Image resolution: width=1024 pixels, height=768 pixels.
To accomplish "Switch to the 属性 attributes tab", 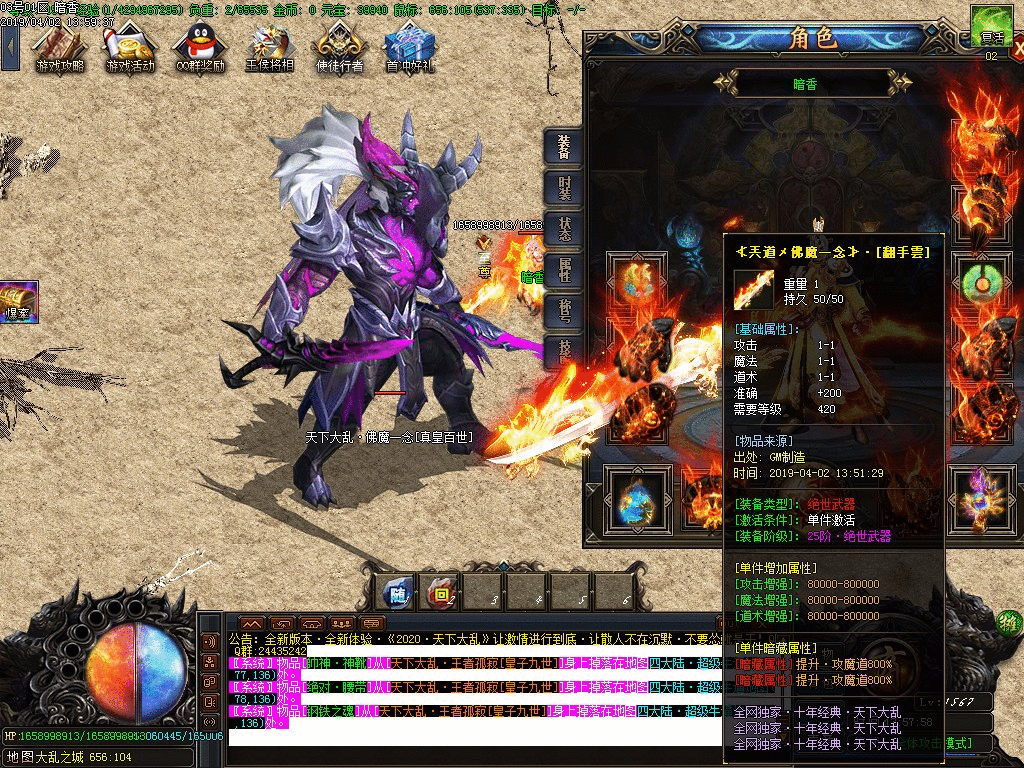I will 564,270.
